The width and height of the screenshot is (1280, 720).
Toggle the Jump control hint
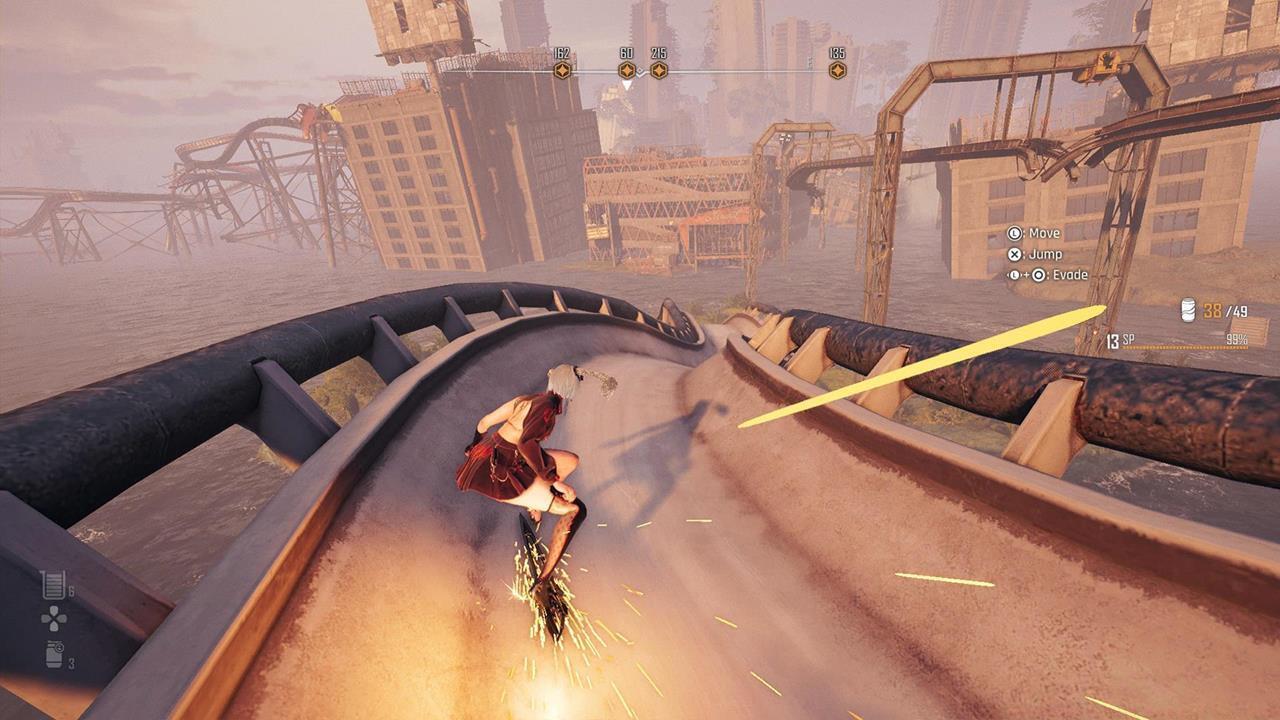(x=1046, y=255)
